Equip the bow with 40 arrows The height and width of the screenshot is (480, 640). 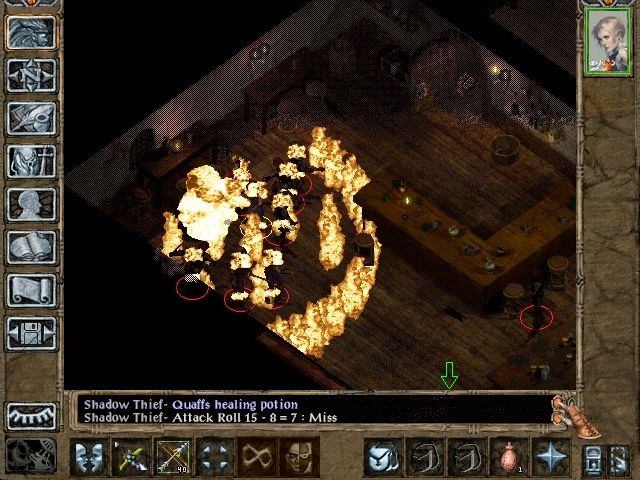(x=172, y=458)
